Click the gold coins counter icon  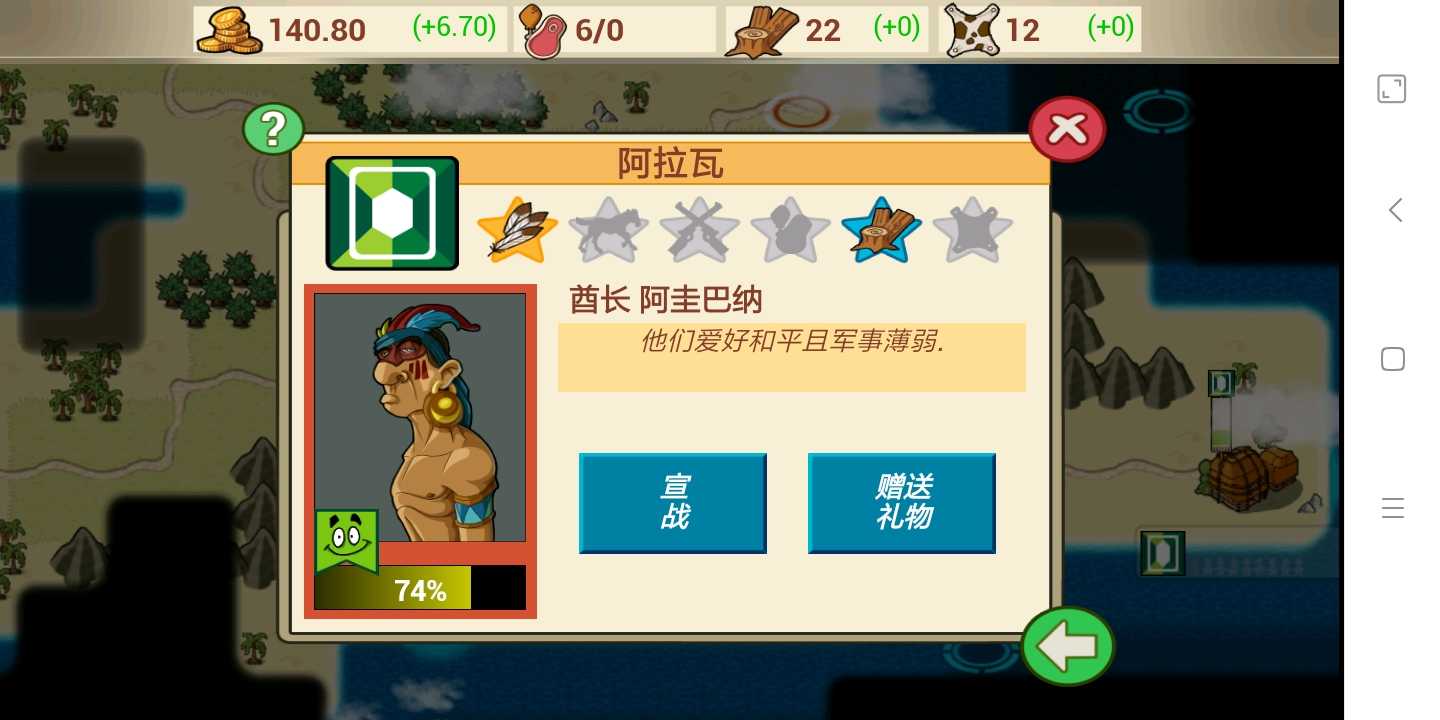pos(230,30)
